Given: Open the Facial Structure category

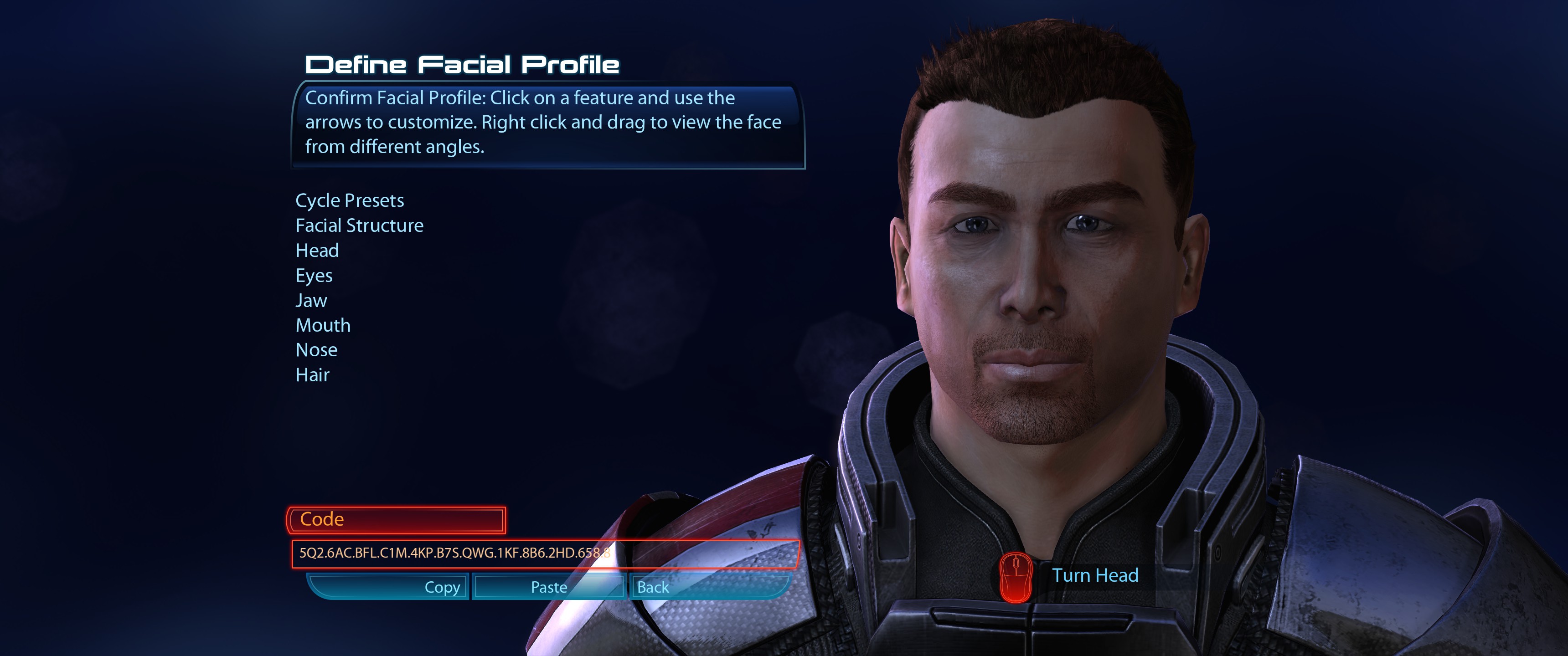Looking at the screenshot, I should [359, 225].
